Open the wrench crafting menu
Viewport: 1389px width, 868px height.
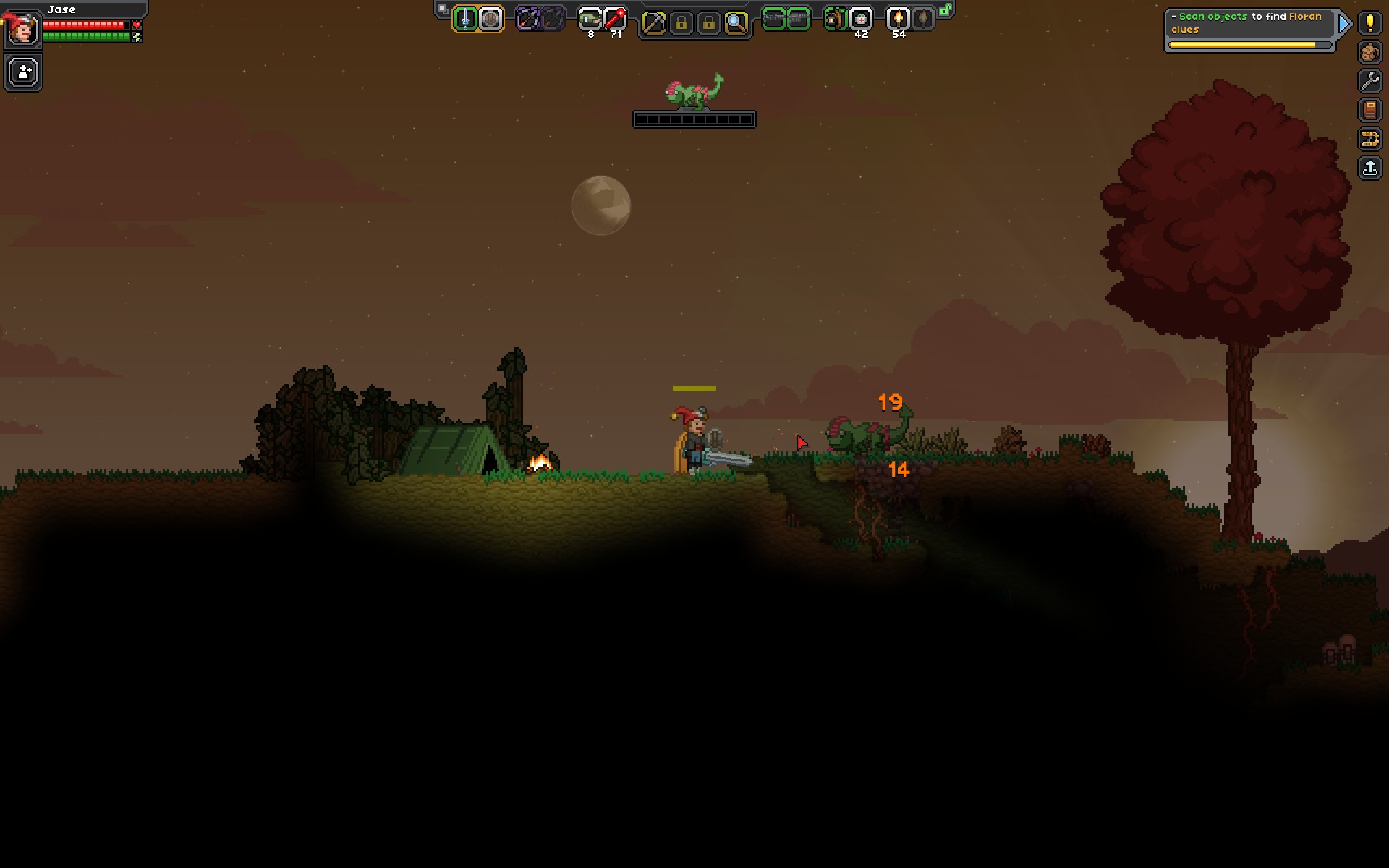tap(1369, 81)
